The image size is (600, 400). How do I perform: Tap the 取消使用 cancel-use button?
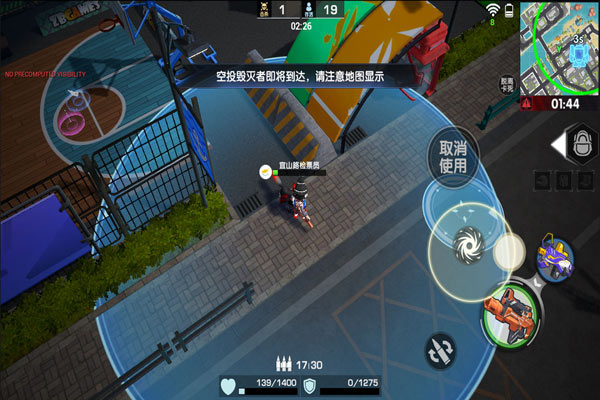click(x=453, y=156)
